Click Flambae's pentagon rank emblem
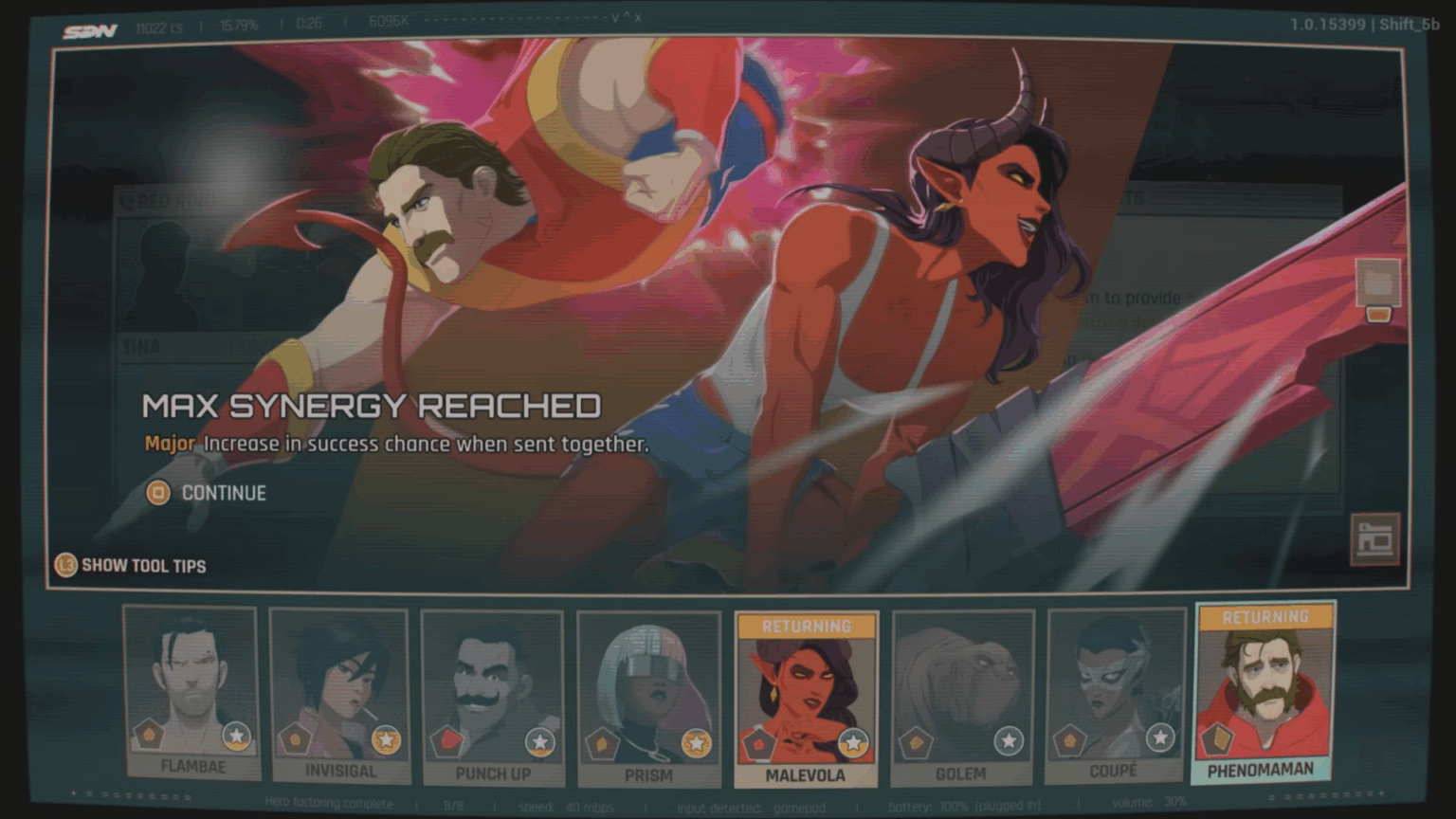The width and height of the screenshot is (1456, 819). (149, 736)
